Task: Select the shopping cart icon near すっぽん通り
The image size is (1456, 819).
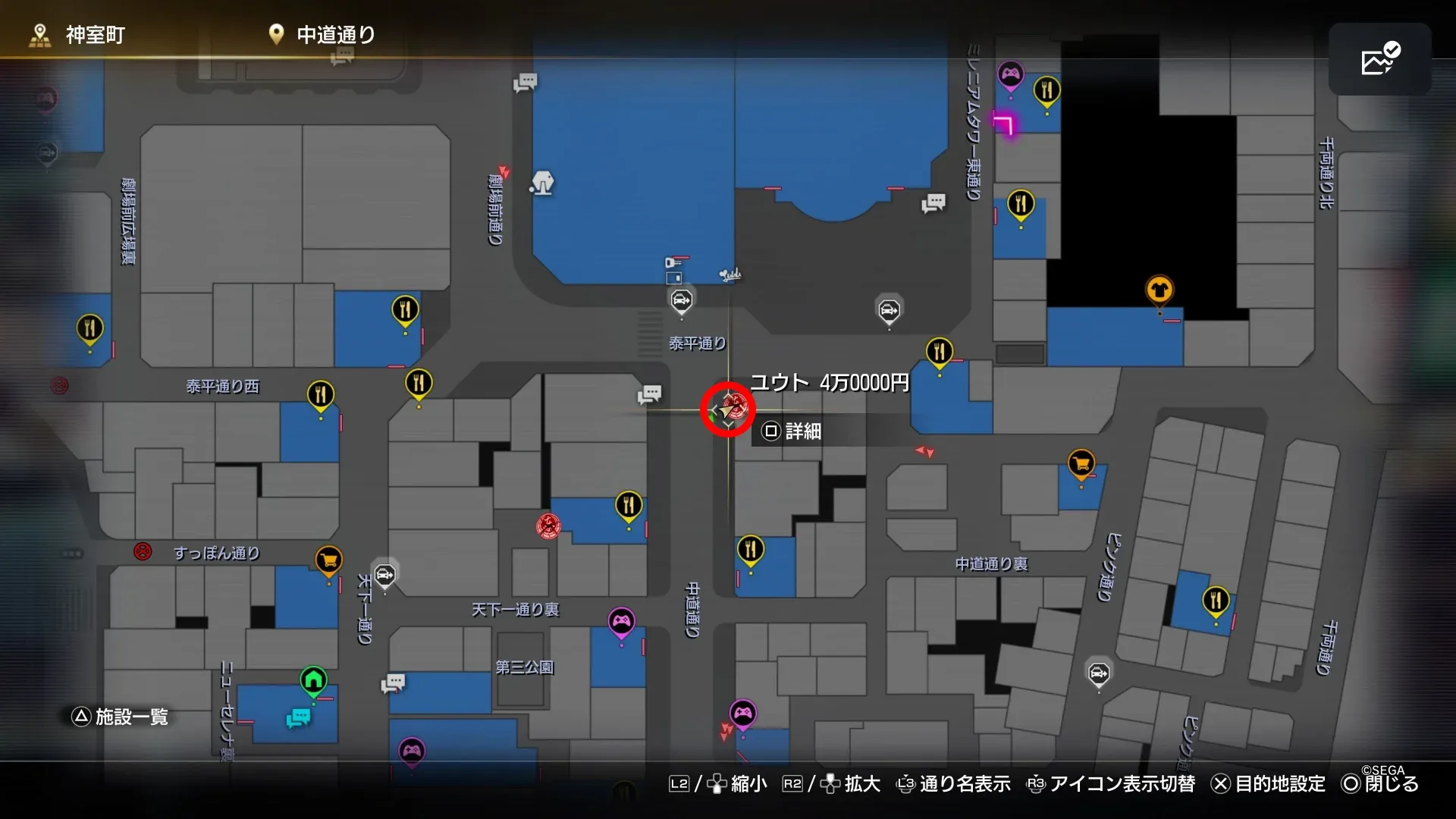Action: [x=328, y=560]
